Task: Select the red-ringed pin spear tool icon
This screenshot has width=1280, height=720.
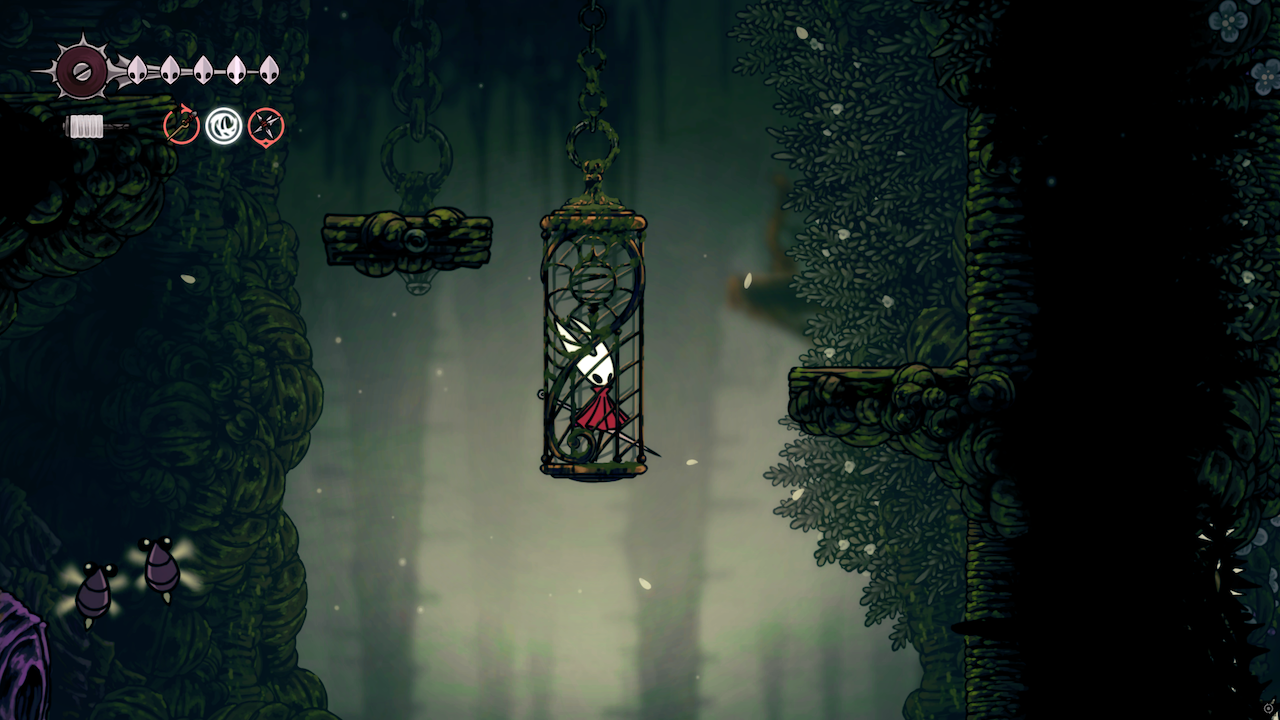Action: coord(182,126)
